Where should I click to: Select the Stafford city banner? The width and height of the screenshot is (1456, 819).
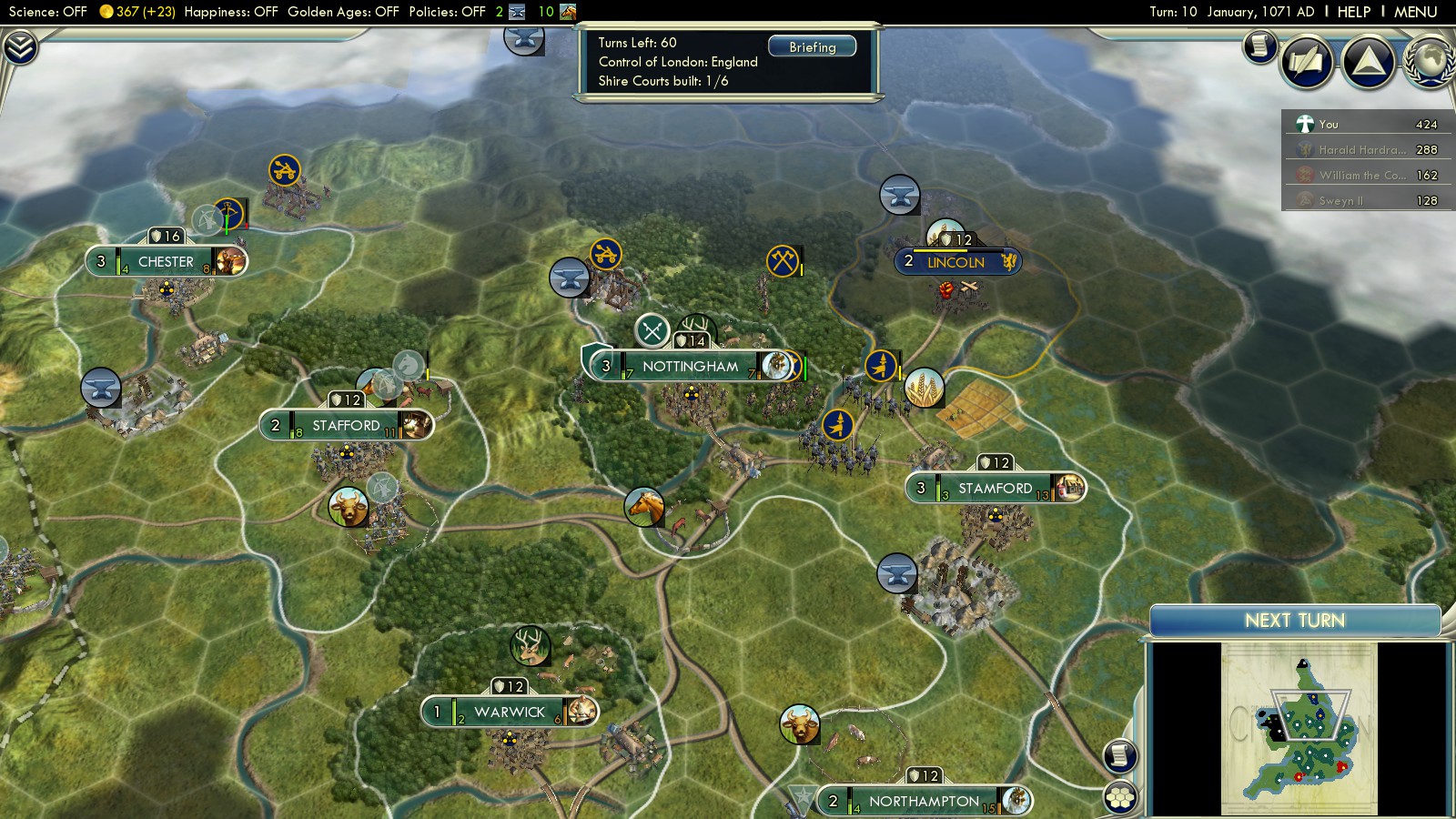coord(346,426)
